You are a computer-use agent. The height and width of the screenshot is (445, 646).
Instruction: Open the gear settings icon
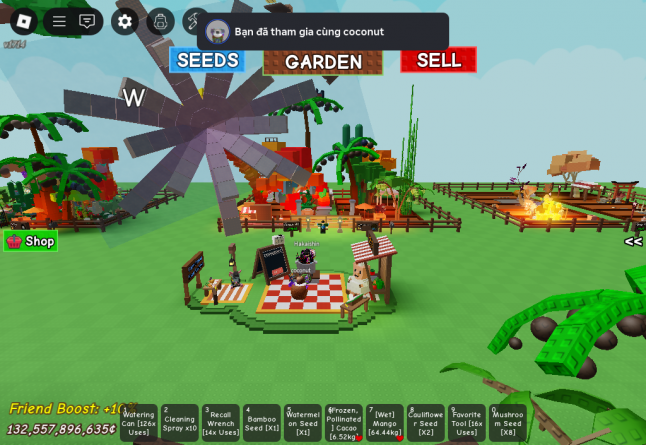tap(125, 21)
